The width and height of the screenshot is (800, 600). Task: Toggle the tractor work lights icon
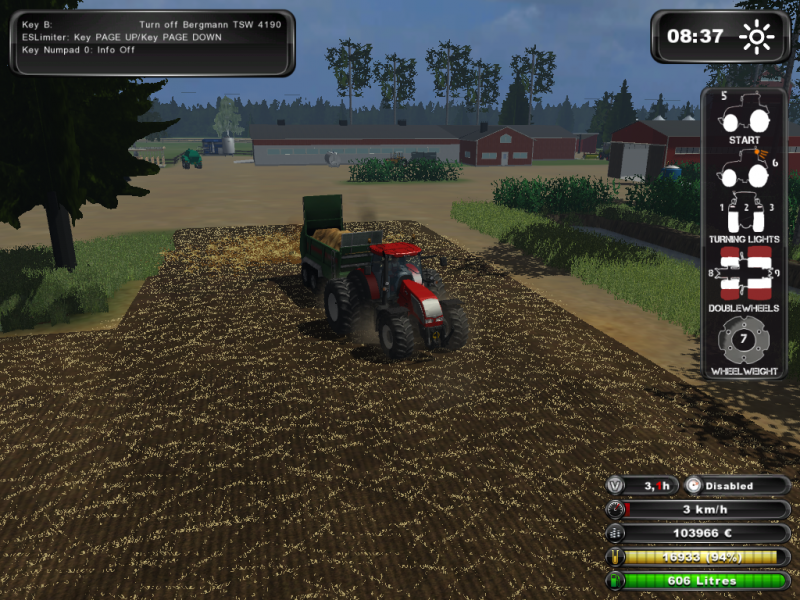click(745, 170)
